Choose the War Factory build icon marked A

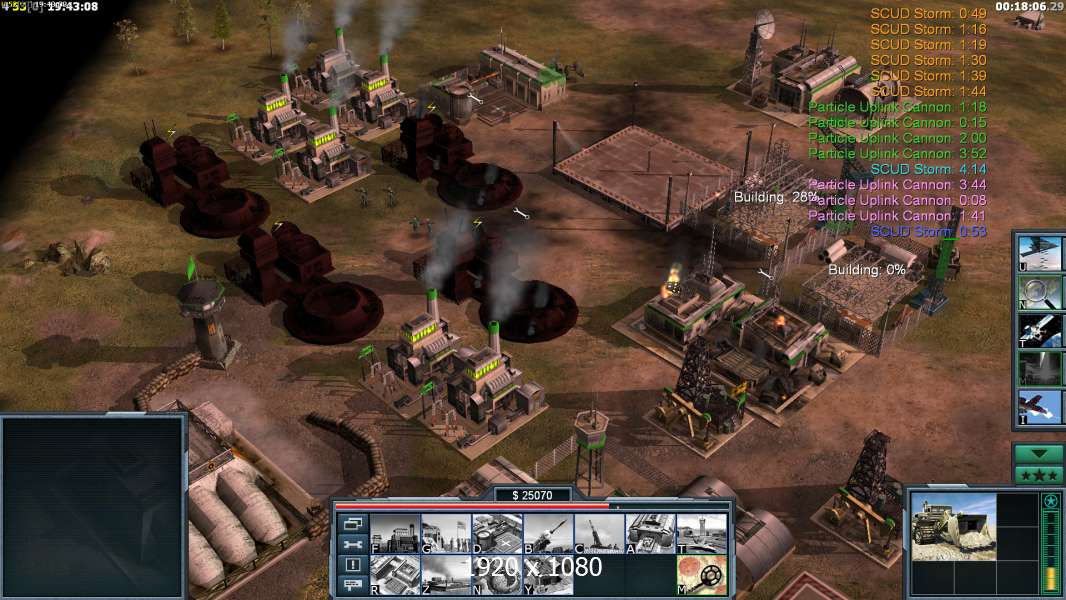click(650, 534)
